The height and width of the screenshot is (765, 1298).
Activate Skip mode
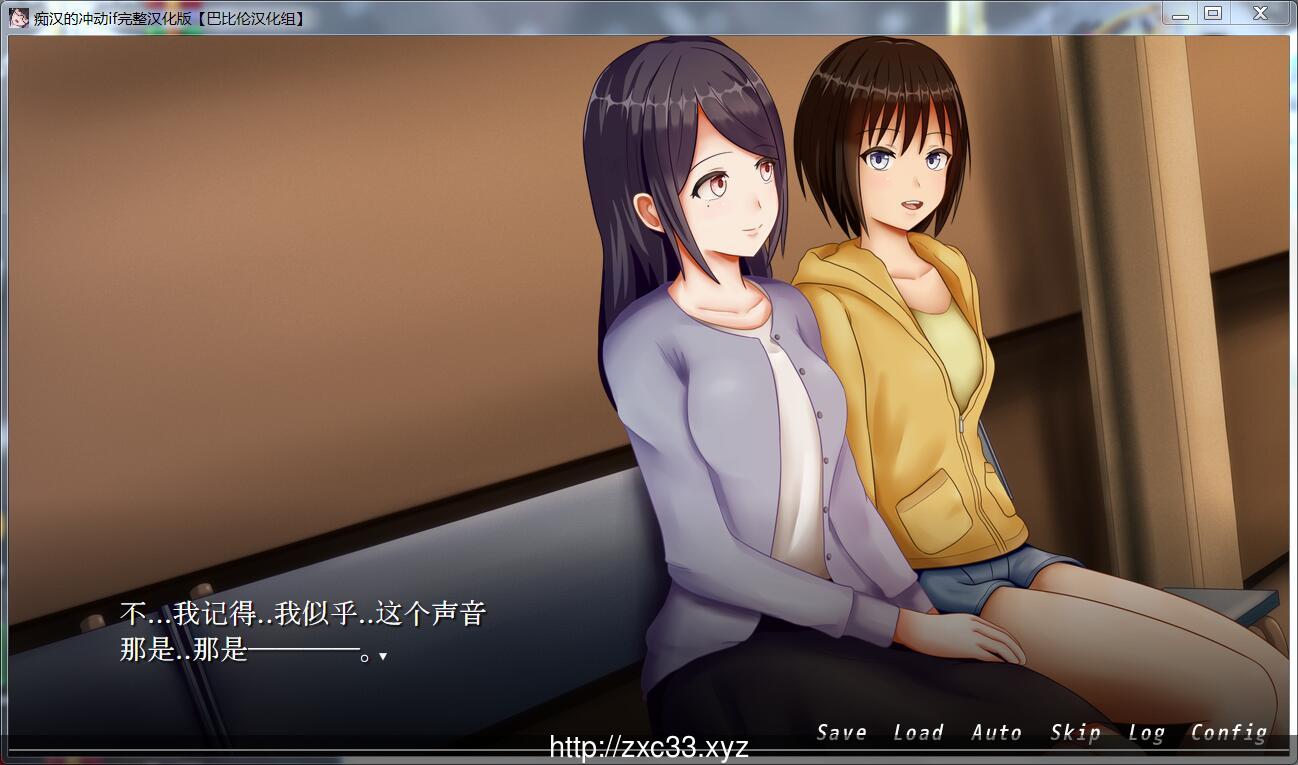click(x=1075, y=733)
